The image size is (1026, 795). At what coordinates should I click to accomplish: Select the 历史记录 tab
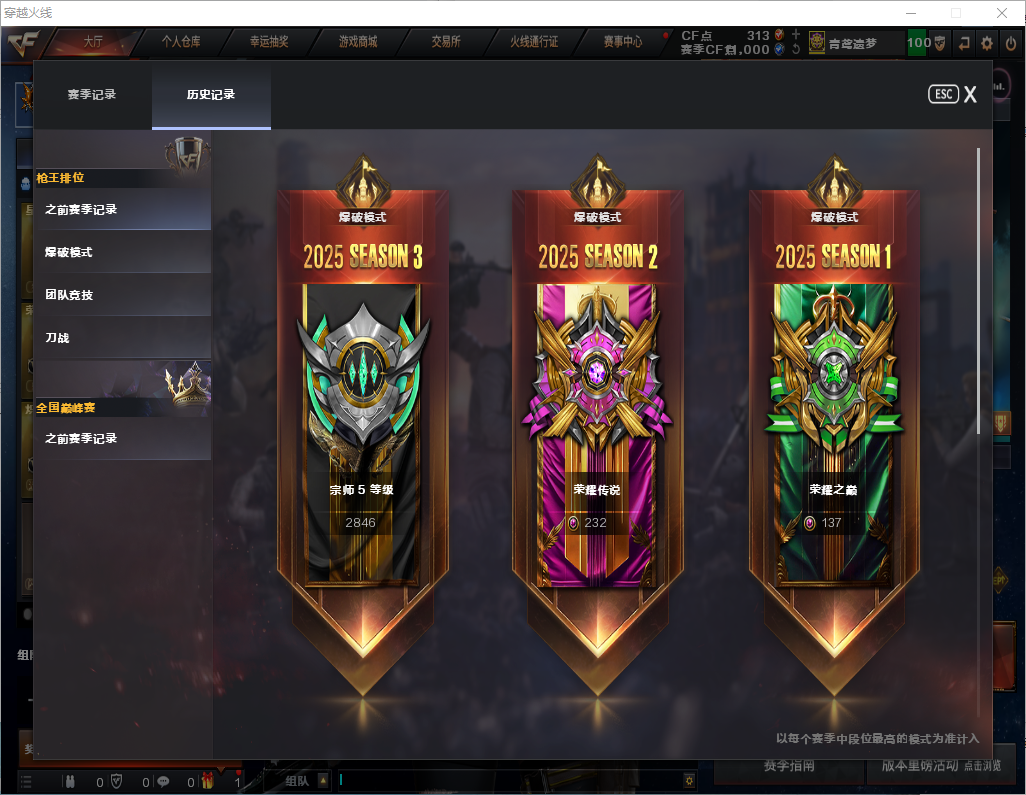[x=211, y=95]
